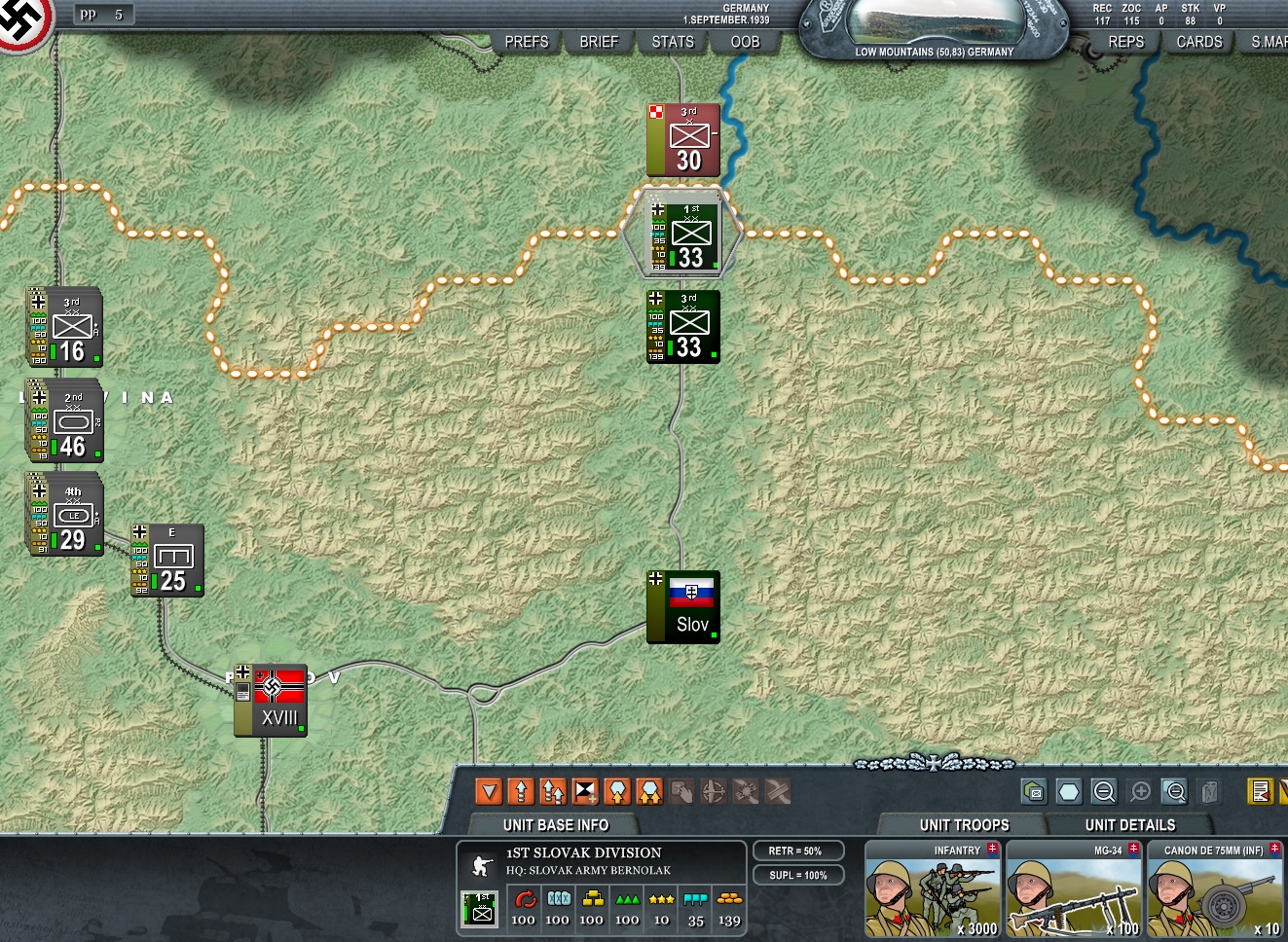Select the Infantry troop card
This screenshot has width=1288, height=942.
point(933,889)
